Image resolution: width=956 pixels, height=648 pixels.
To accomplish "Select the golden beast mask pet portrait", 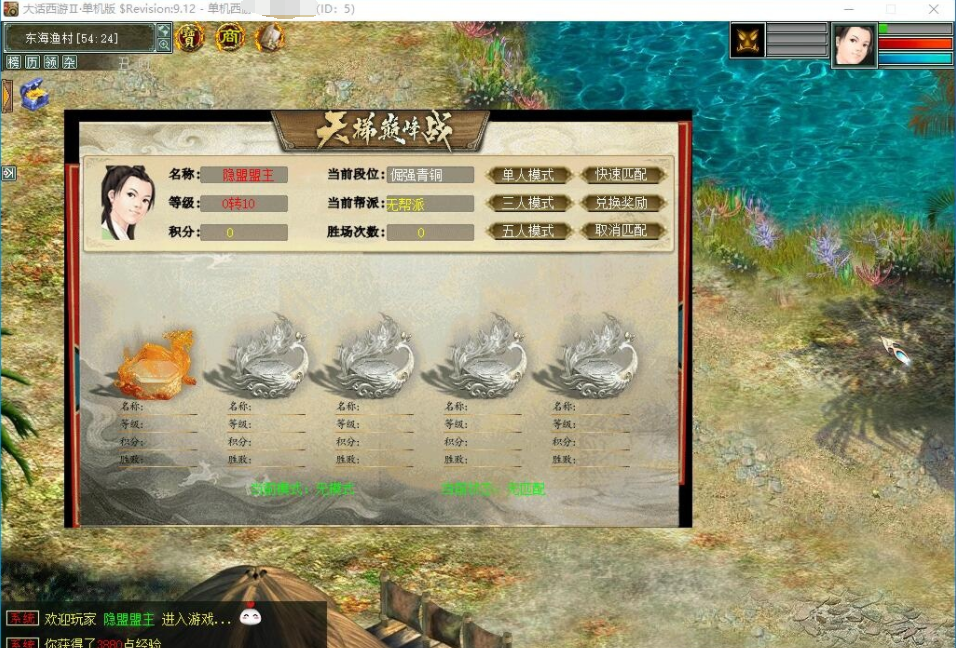I will [x=747, y=41].
